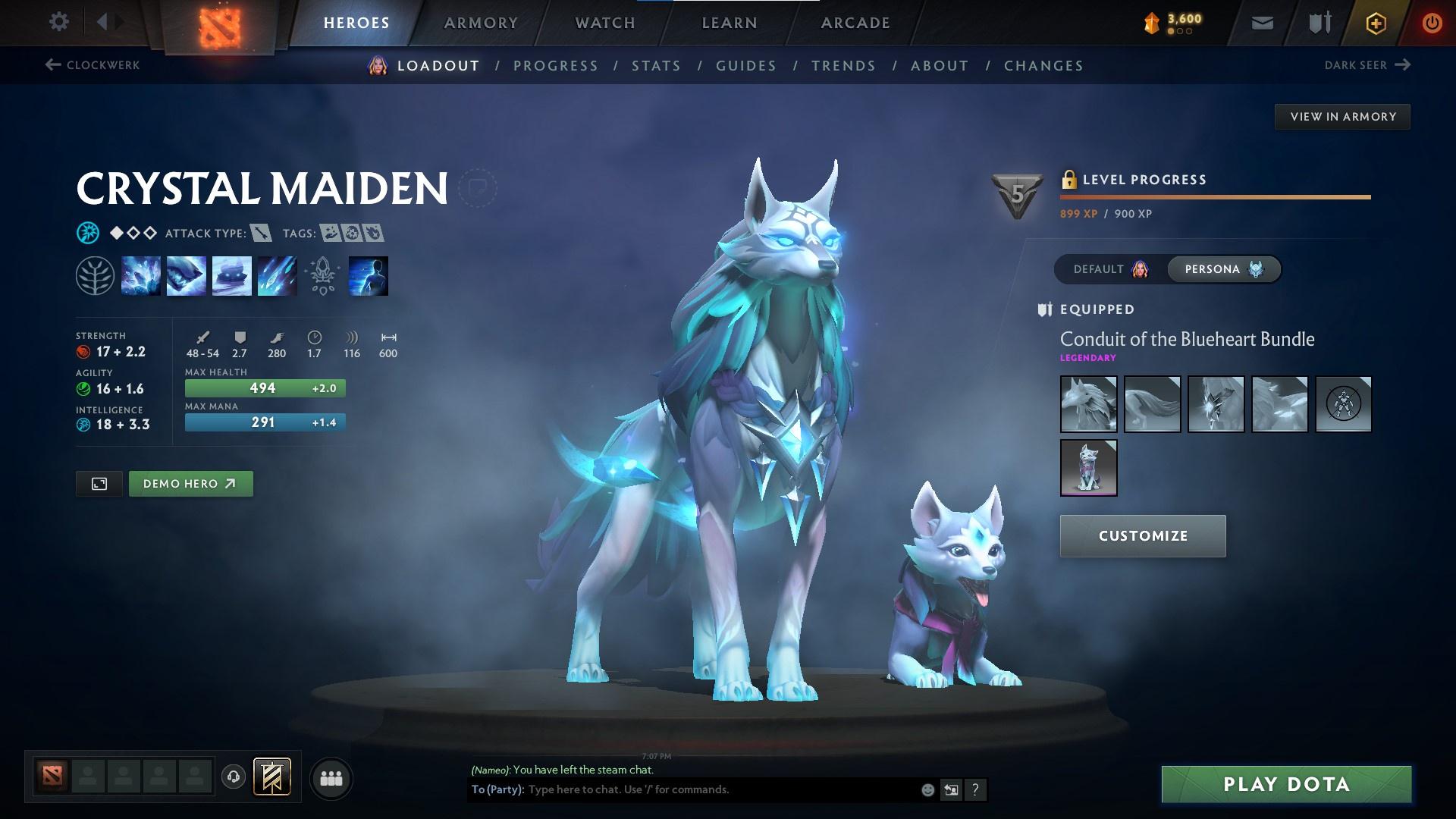The height and width of the screenshot is (819, 1456).
Task: Open the mail notifications icon
Action: click(x=1262, y=23)
